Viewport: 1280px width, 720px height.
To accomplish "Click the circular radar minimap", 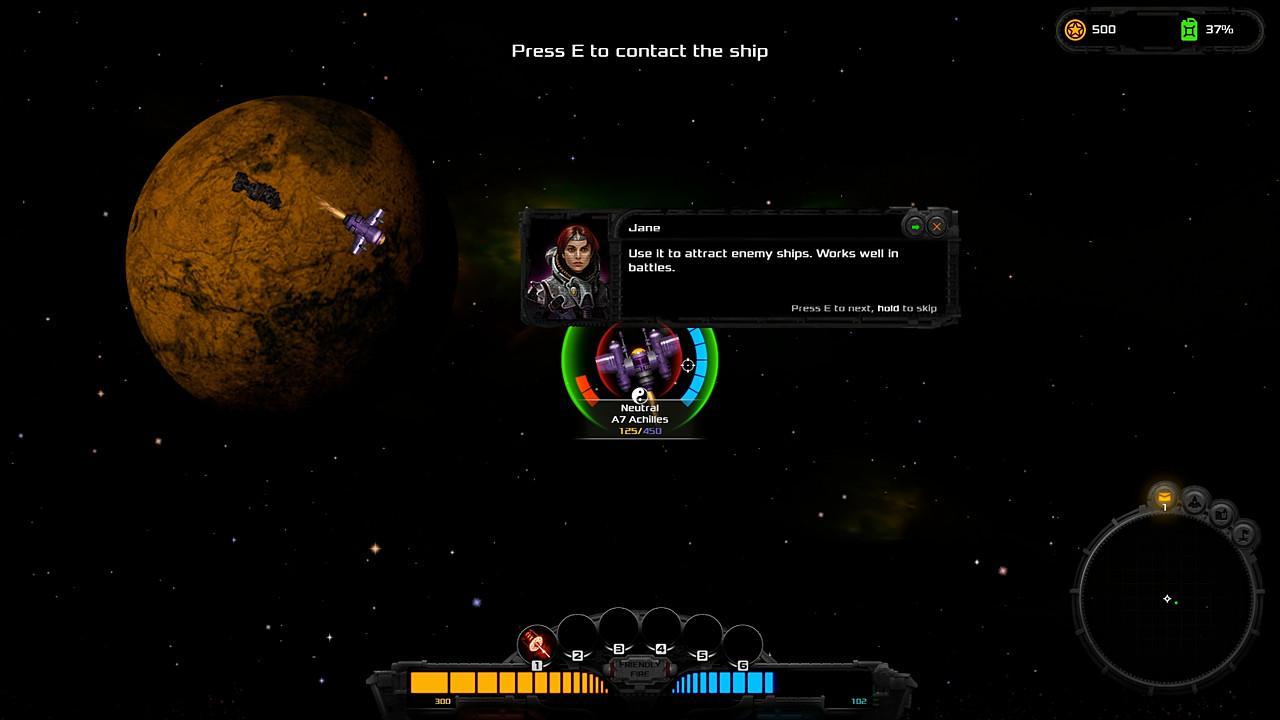I will (x=1166, y=600).
